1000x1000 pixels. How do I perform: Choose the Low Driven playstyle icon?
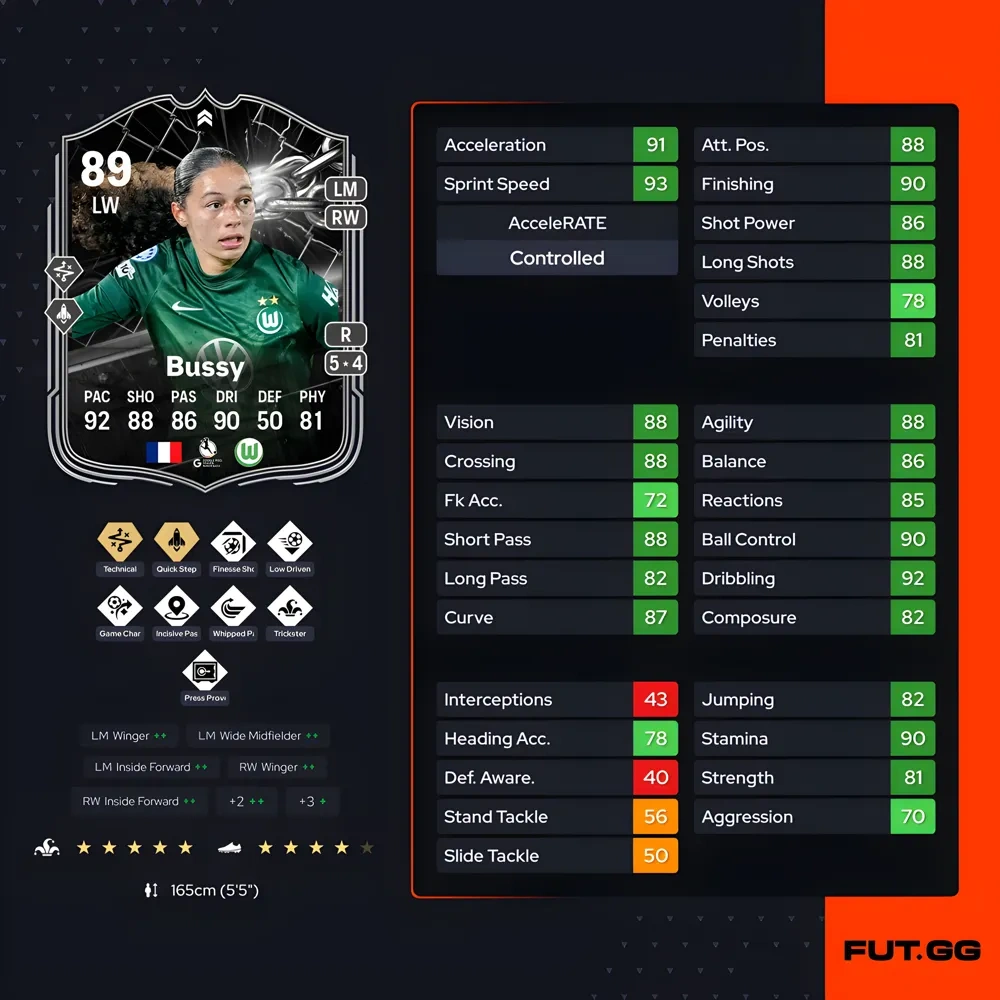290,543
